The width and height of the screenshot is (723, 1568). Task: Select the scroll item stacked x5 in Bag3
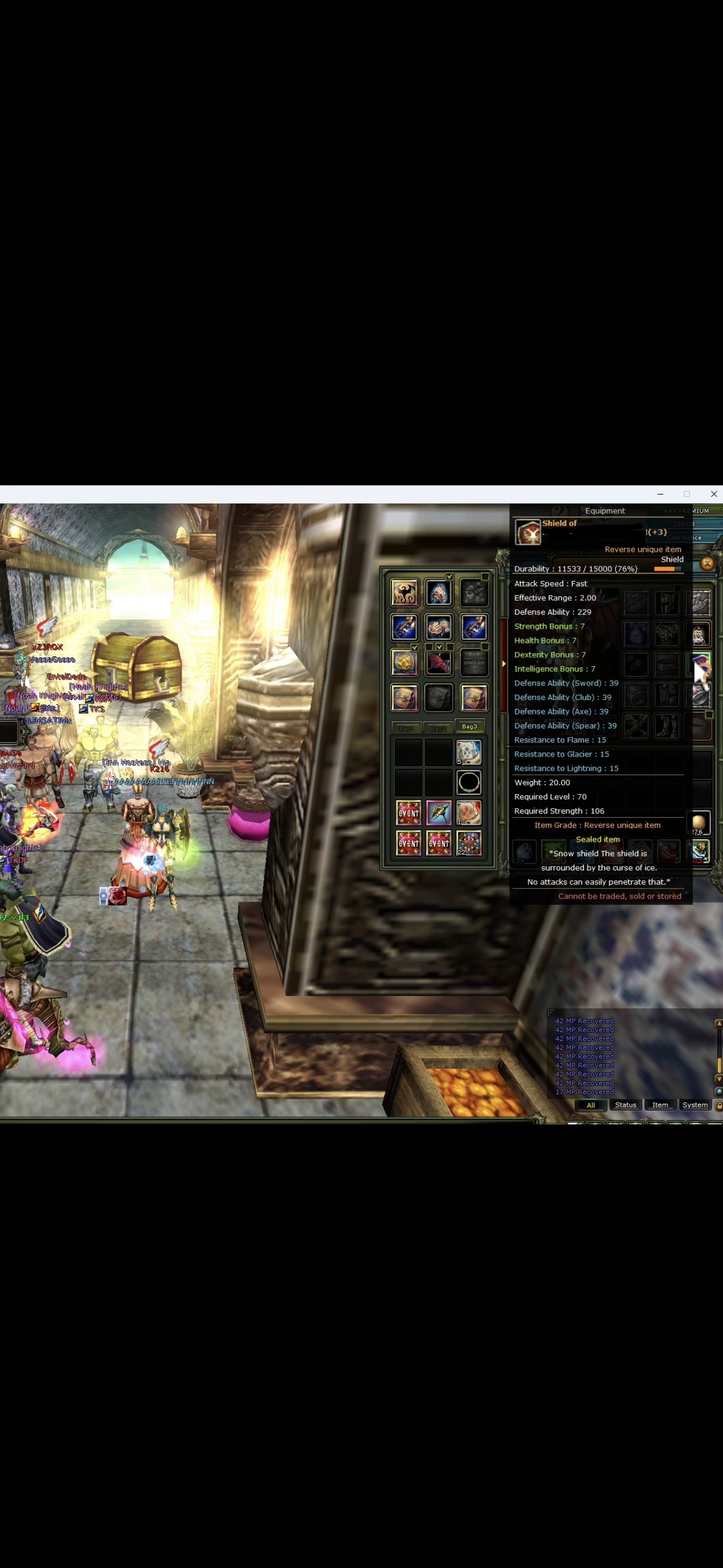469,751
